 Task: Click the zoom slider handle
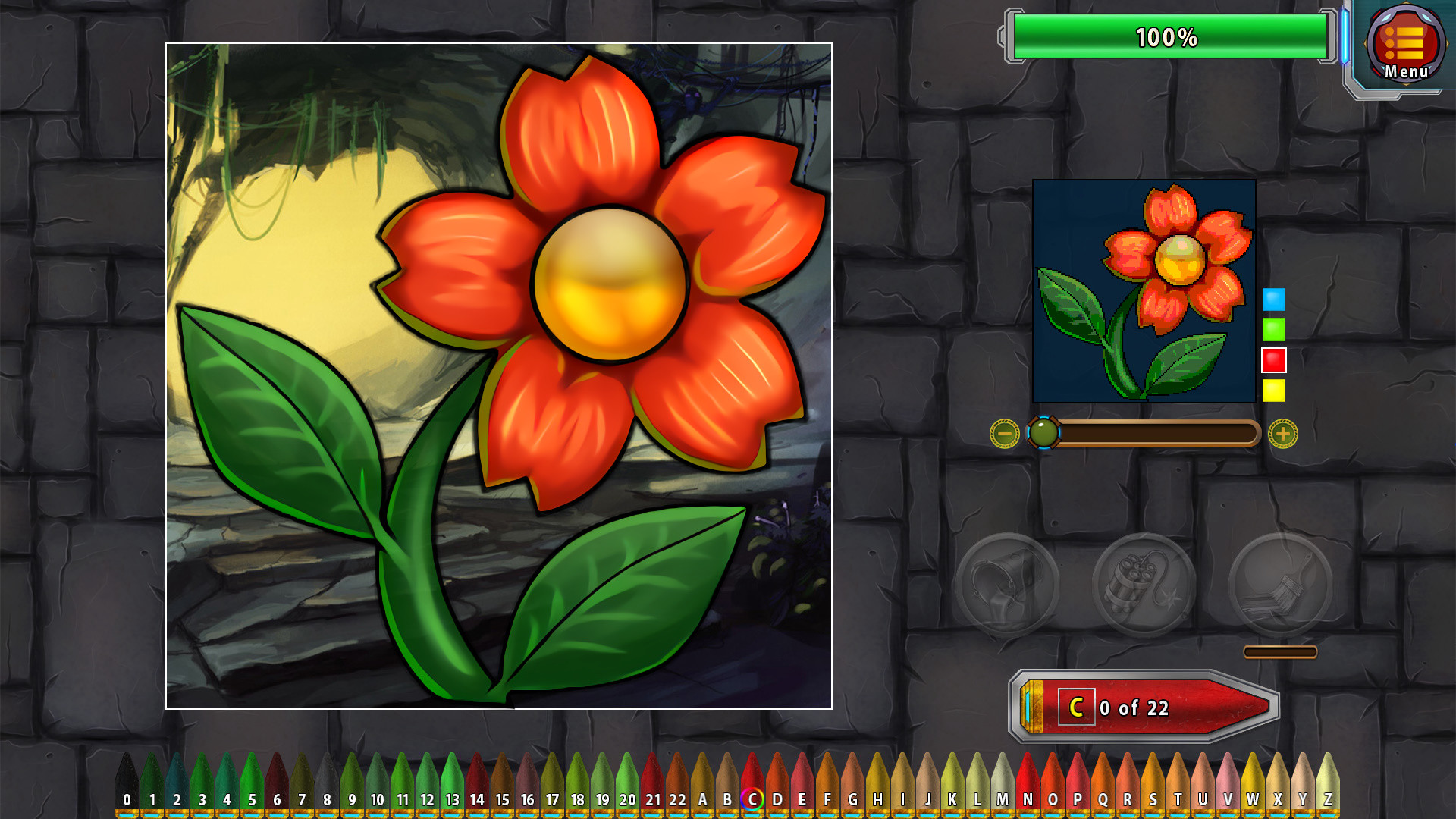[x=1045, y=434]
